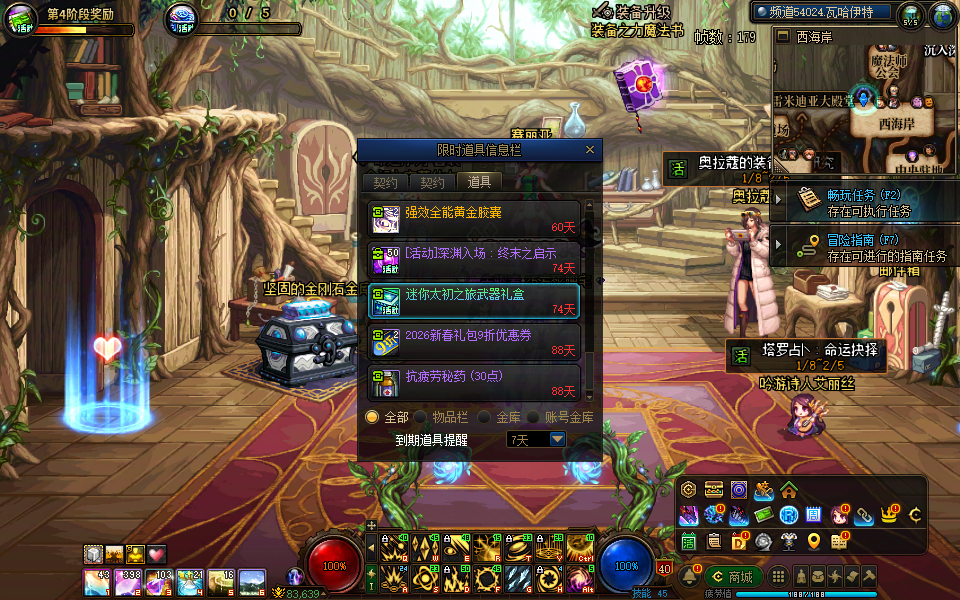Select the 2026新春礼包9折优惠券 row

pyautogui.click(x=474, y=341)
